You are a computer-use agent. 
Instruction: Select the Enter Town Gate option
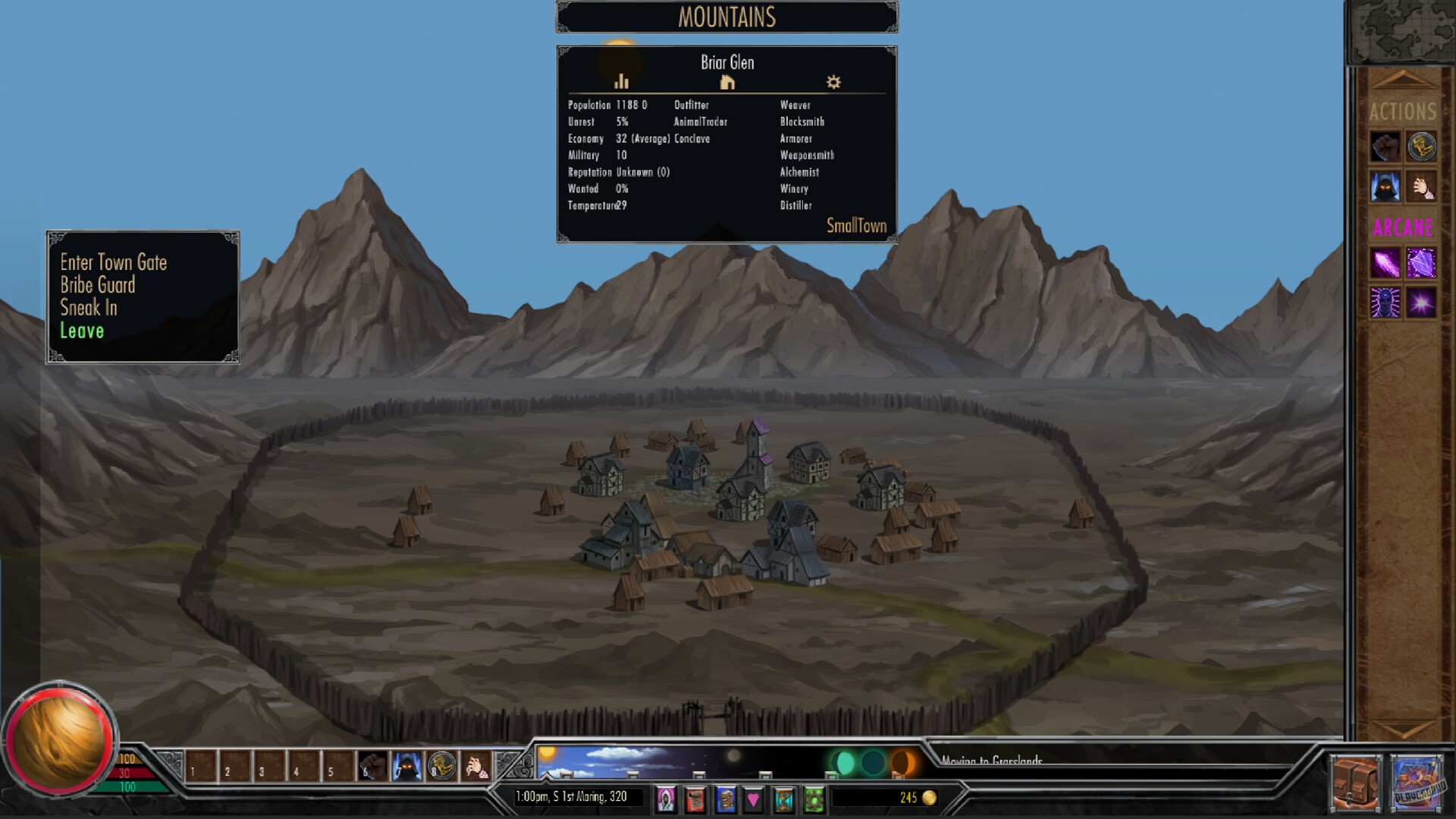114,263
